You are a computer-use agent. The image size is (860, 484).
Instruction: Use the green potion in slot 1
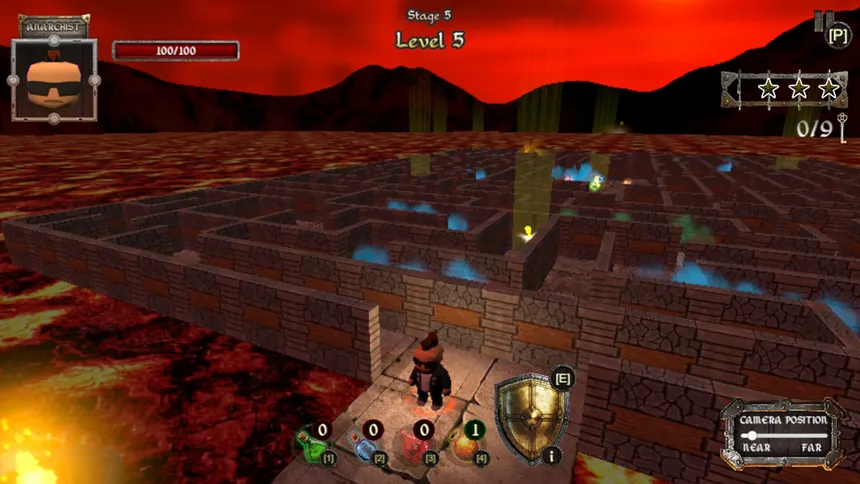(x=311, y=443)
